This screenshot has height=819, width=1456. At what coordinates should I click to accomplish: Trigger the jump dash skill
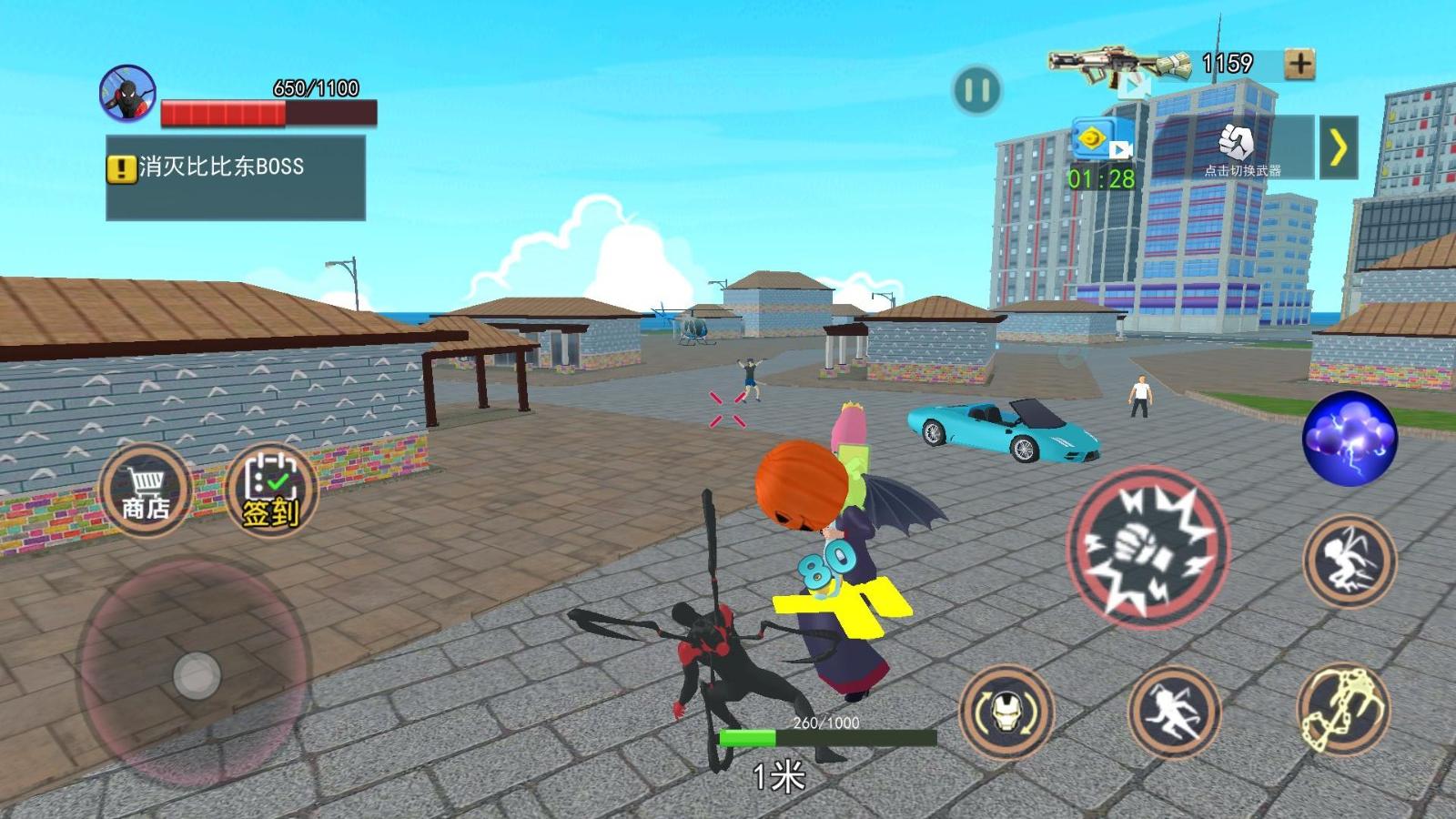tap(1173, 712)
